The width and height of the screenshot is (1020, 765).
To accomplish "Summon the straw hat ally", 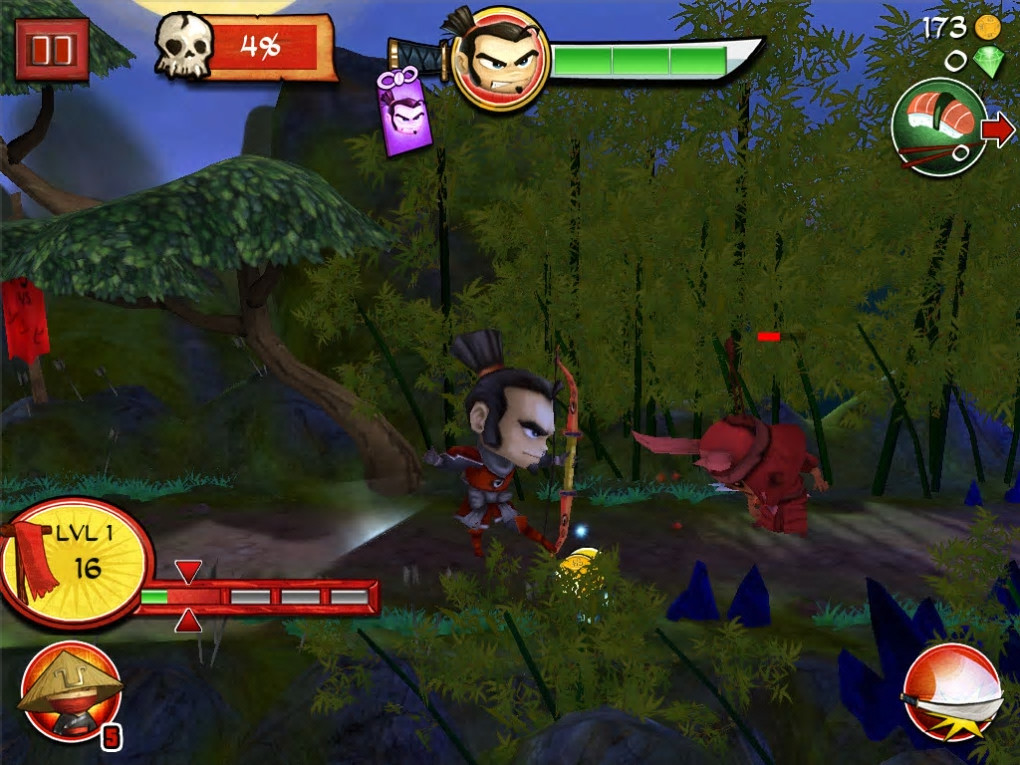I will coord(70,691).
